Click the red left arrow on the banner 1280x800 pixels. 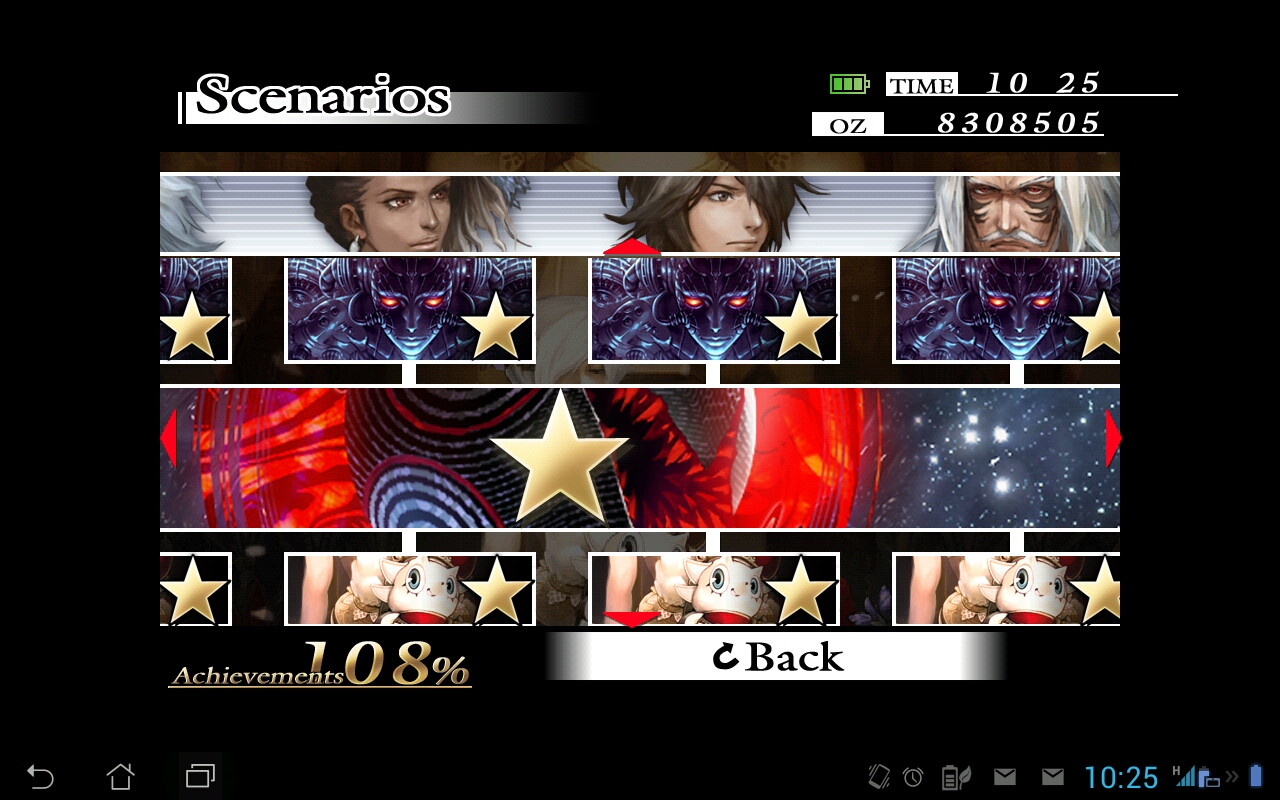pos(168,438)
